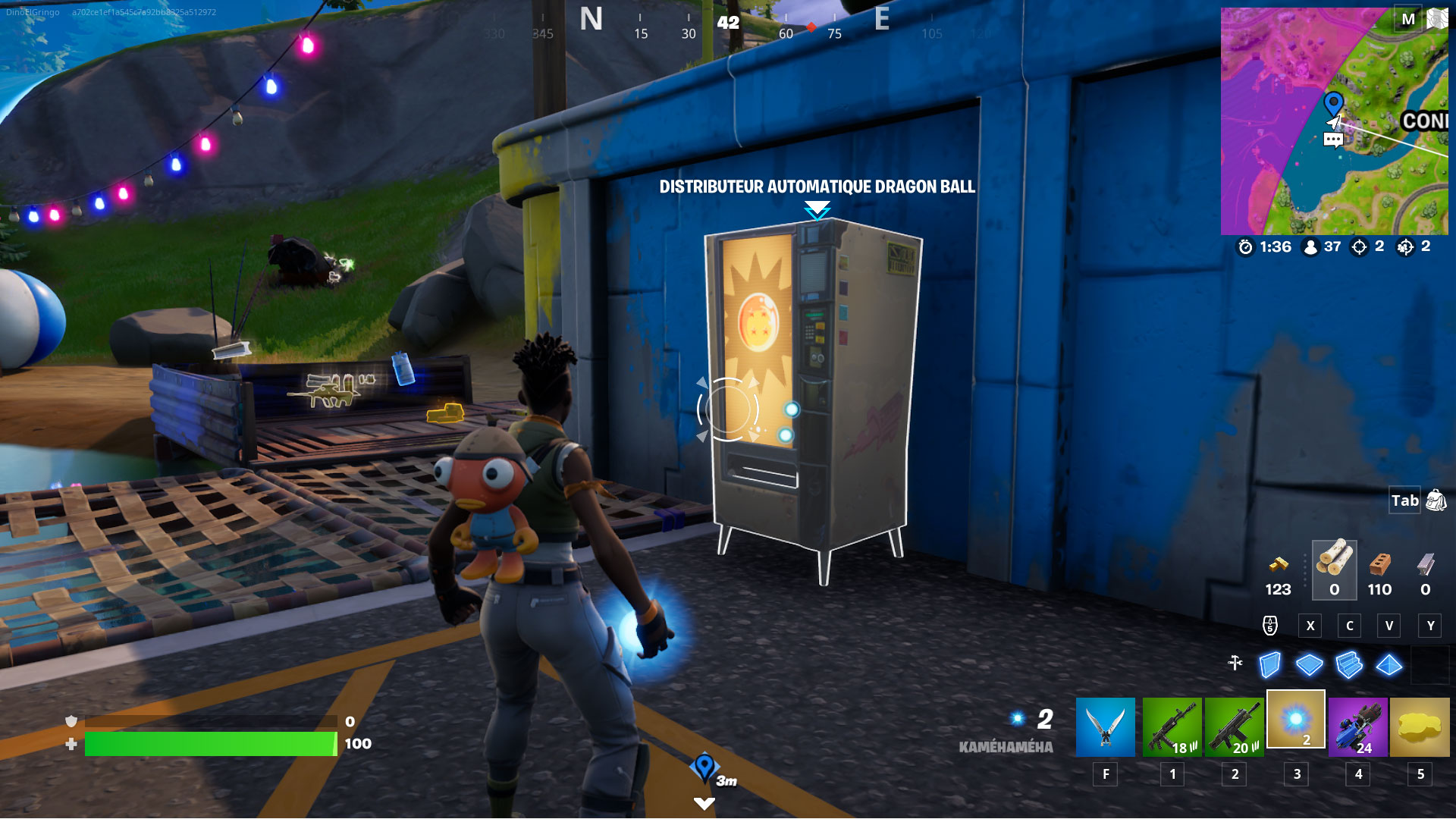Click the stopwatch timer icon
This screenshot has height=819, width=1456.
tap(1244, 246)
